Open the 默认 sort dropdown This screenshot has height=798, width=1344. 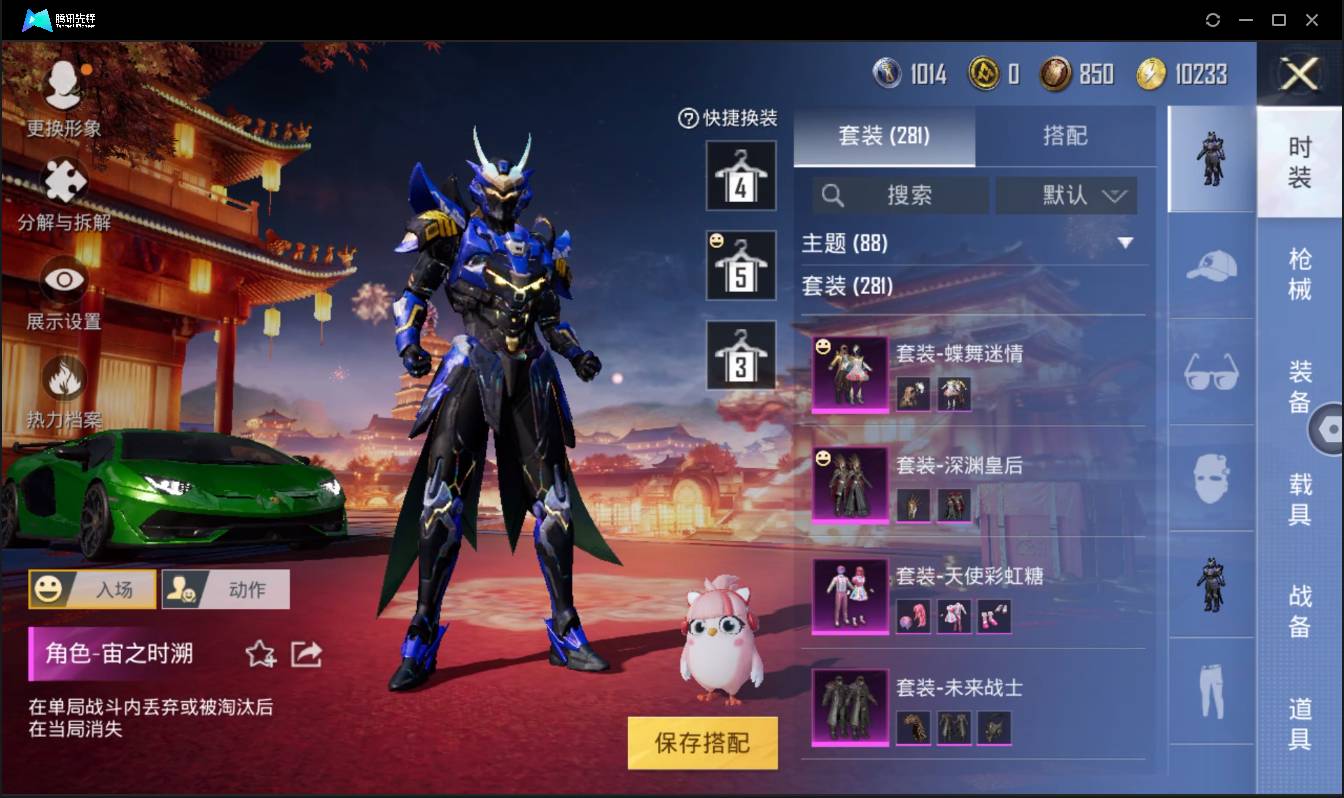tap(1066, 195)
